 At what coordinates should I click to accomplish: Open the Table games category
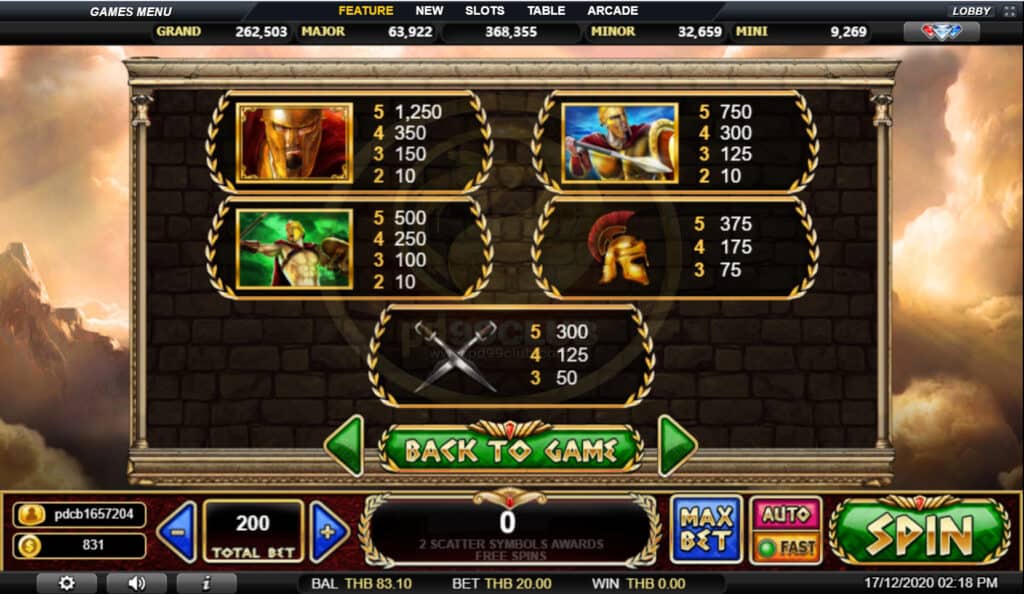(x=545, y=11)
